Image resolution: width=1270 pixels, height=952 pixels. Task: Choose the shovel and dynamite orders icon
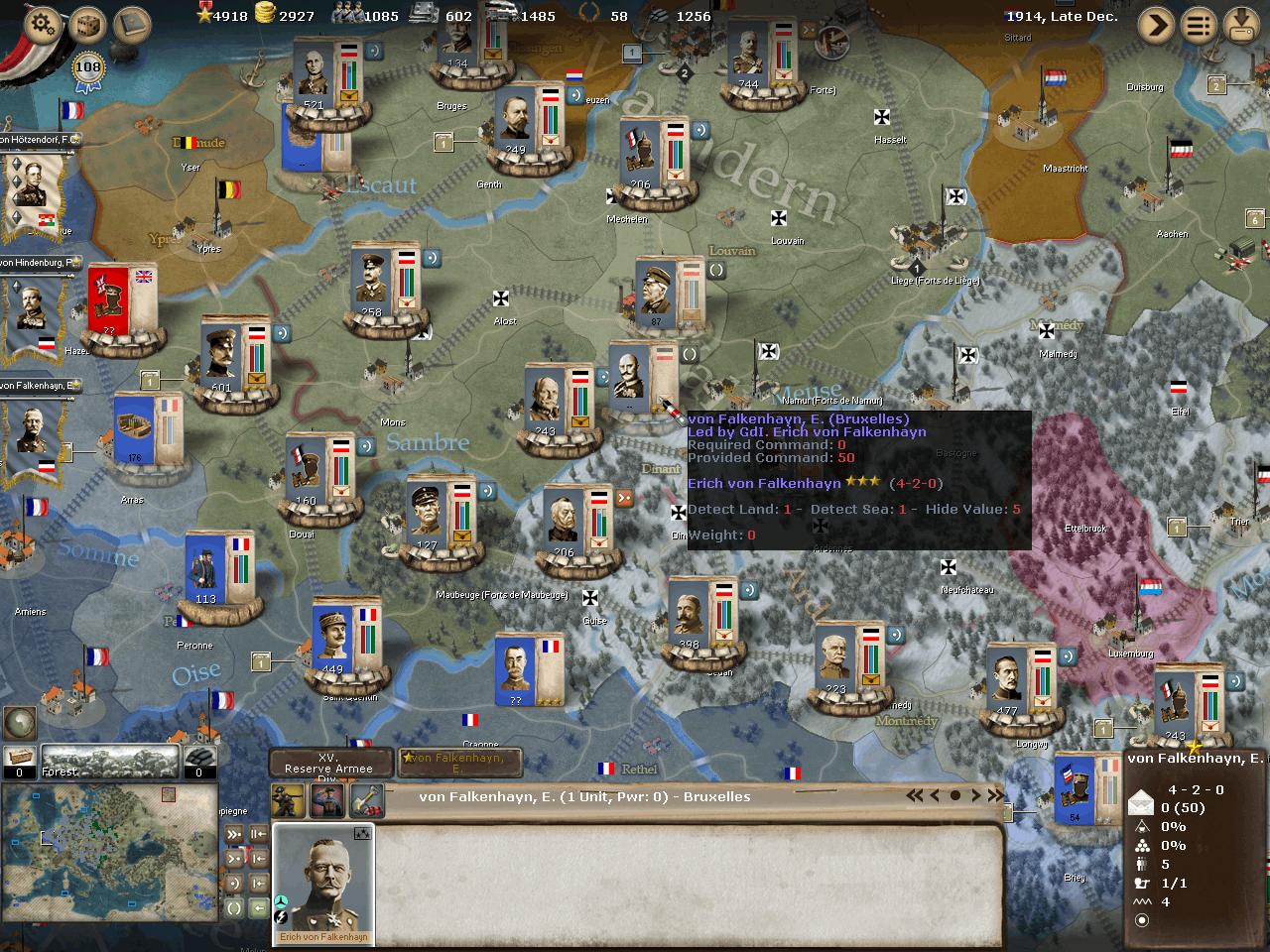click(366, 799)
